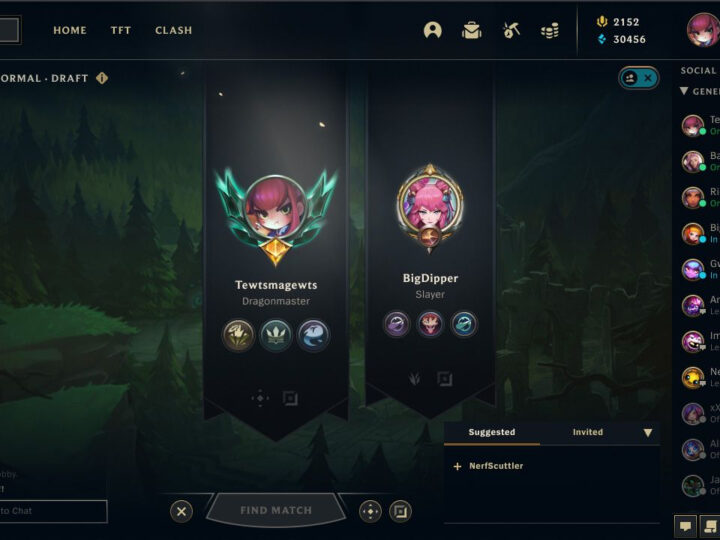Go to the CLASH tab
The width and height of the screenshot is (720, 540).
click(x=174, y=30)
